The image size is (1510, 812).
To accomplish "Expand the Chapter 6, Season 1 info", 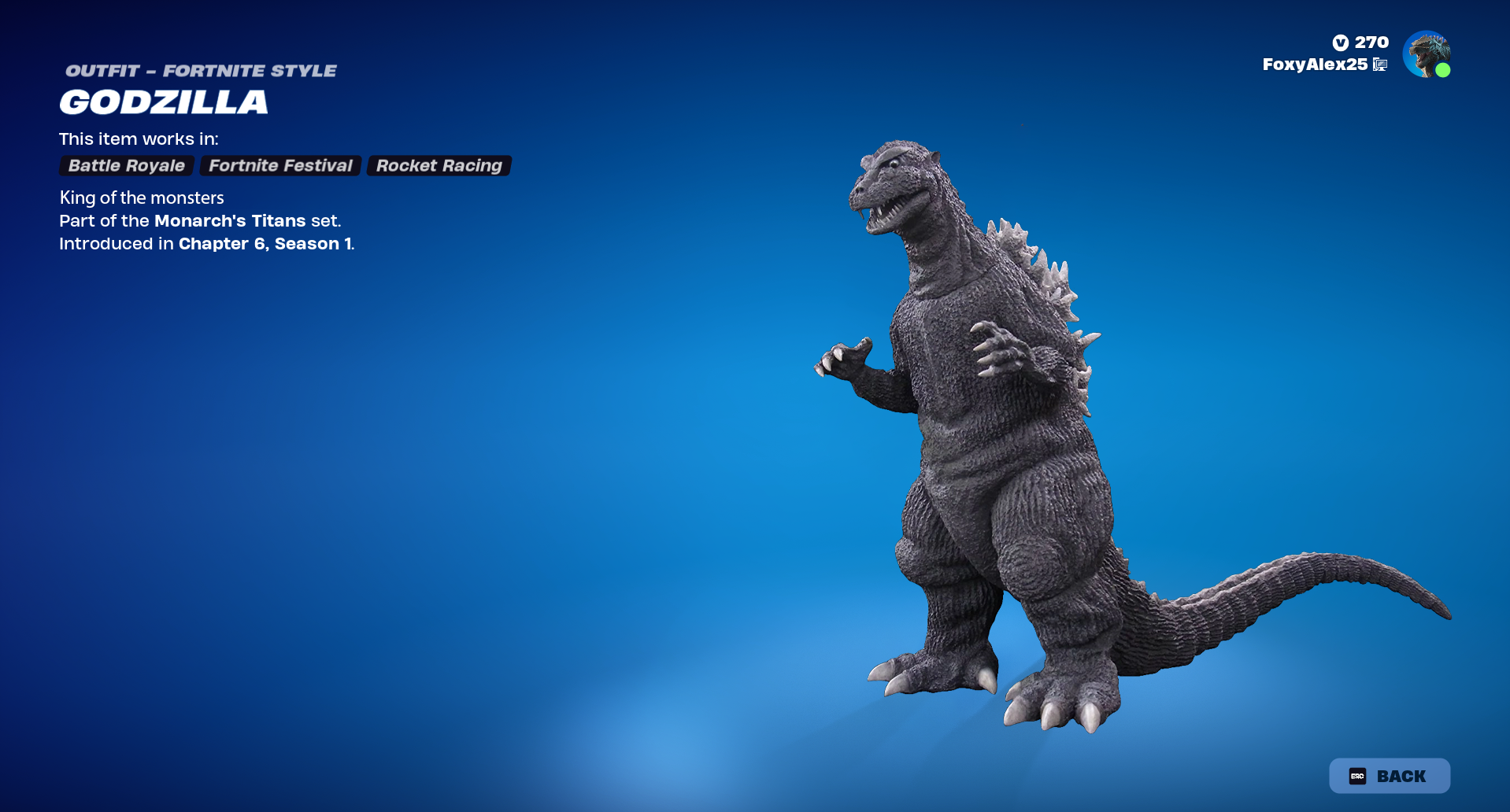I will coord(265,244).
